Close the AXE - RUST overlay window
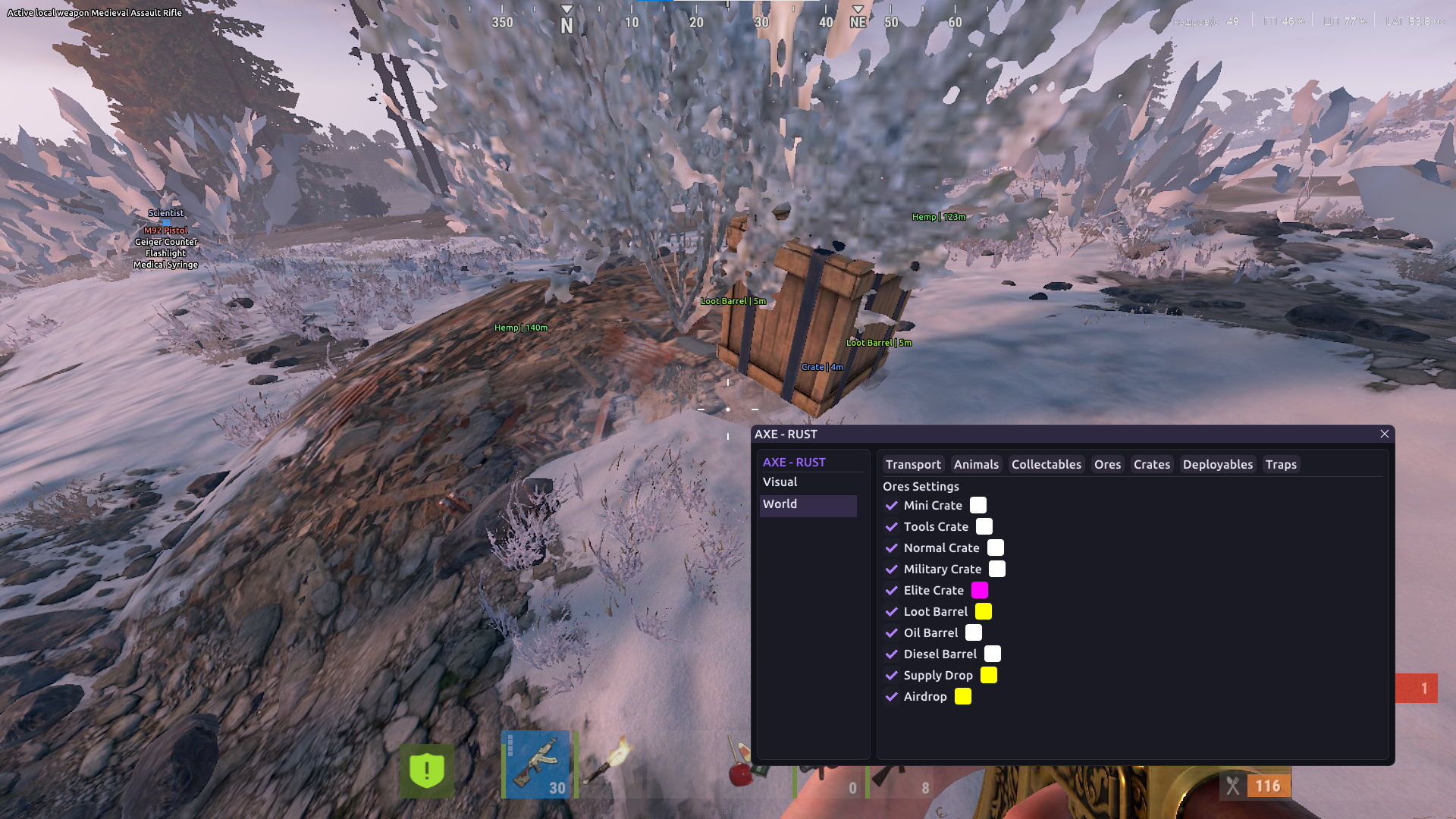1456x819 pixels. tap(1384, 434)
